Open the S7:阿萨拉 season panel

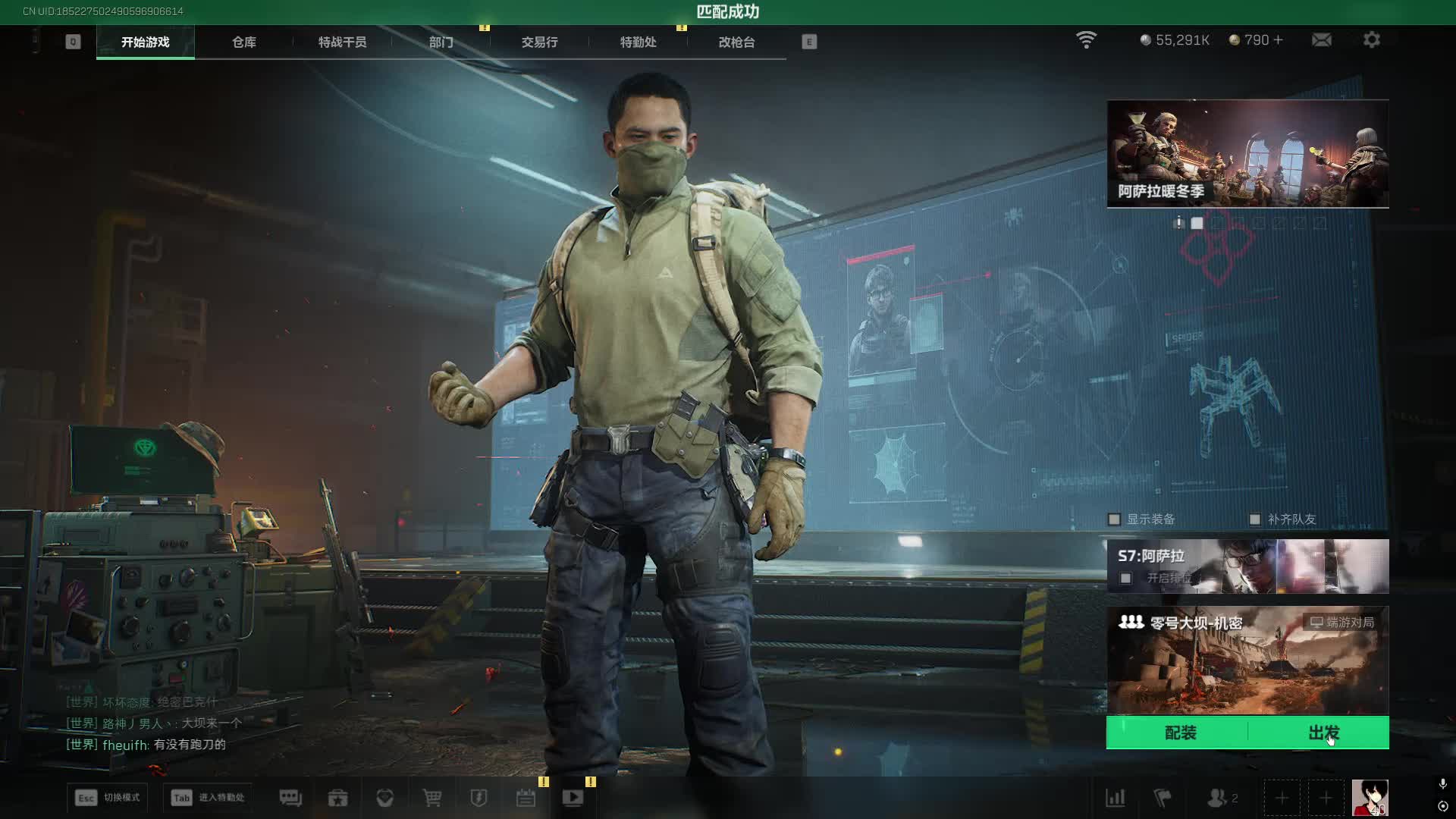pyautogui.click(x=1247, y=566)
